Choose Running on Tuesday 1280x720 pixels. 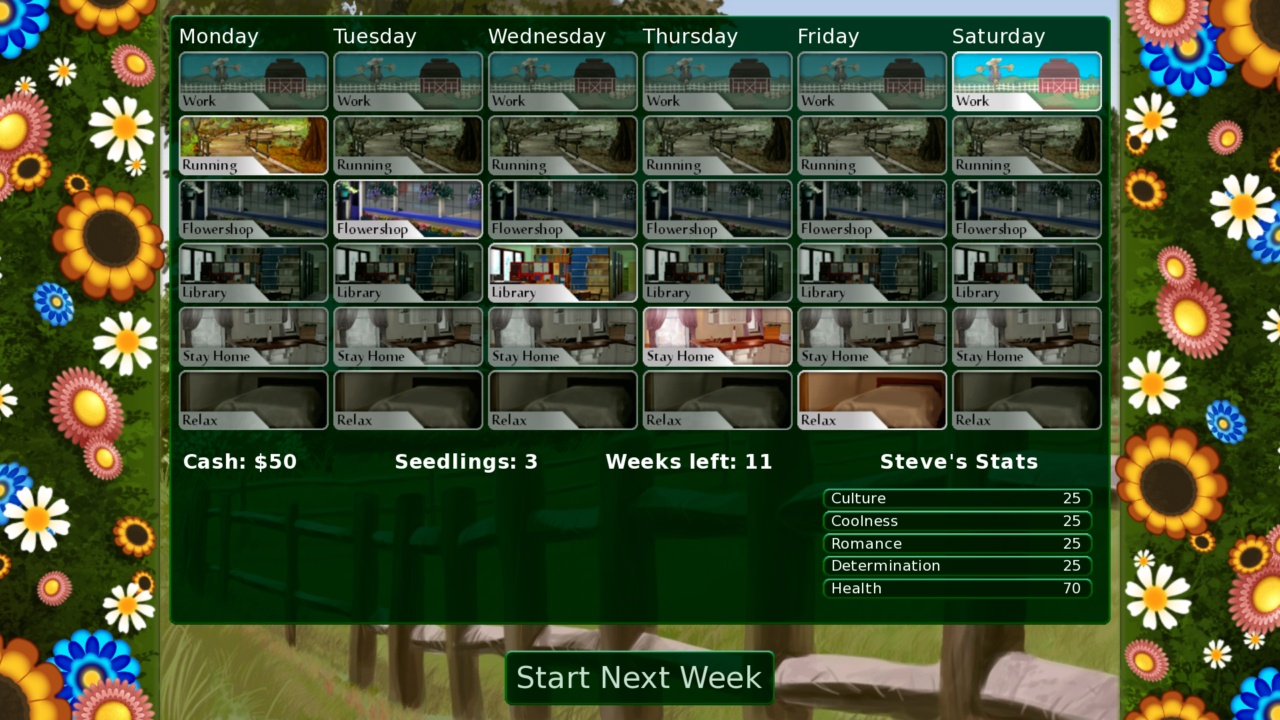tap(407, 145)
